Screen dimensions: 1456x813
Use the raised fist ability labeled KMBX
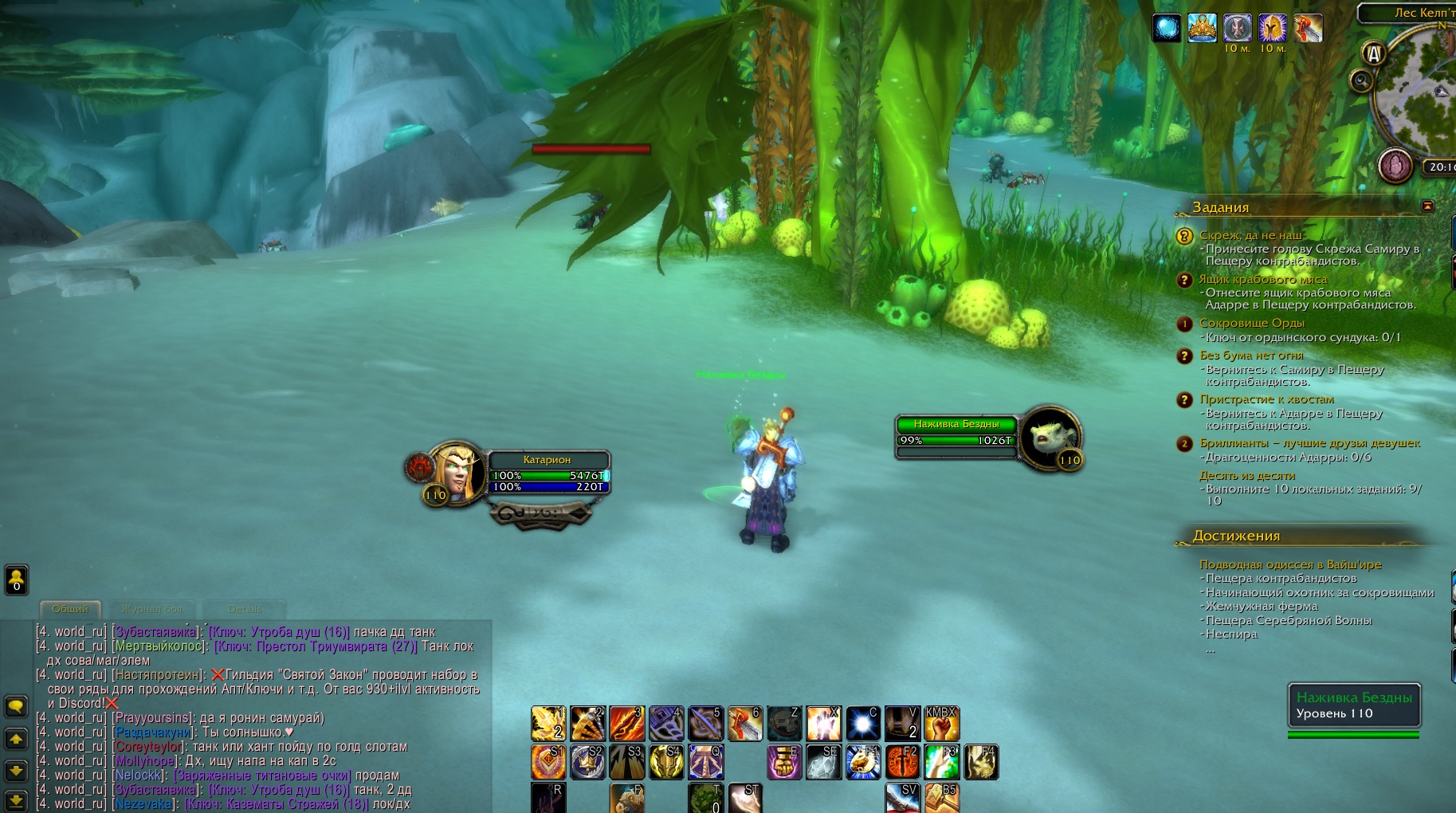point(941,724)
